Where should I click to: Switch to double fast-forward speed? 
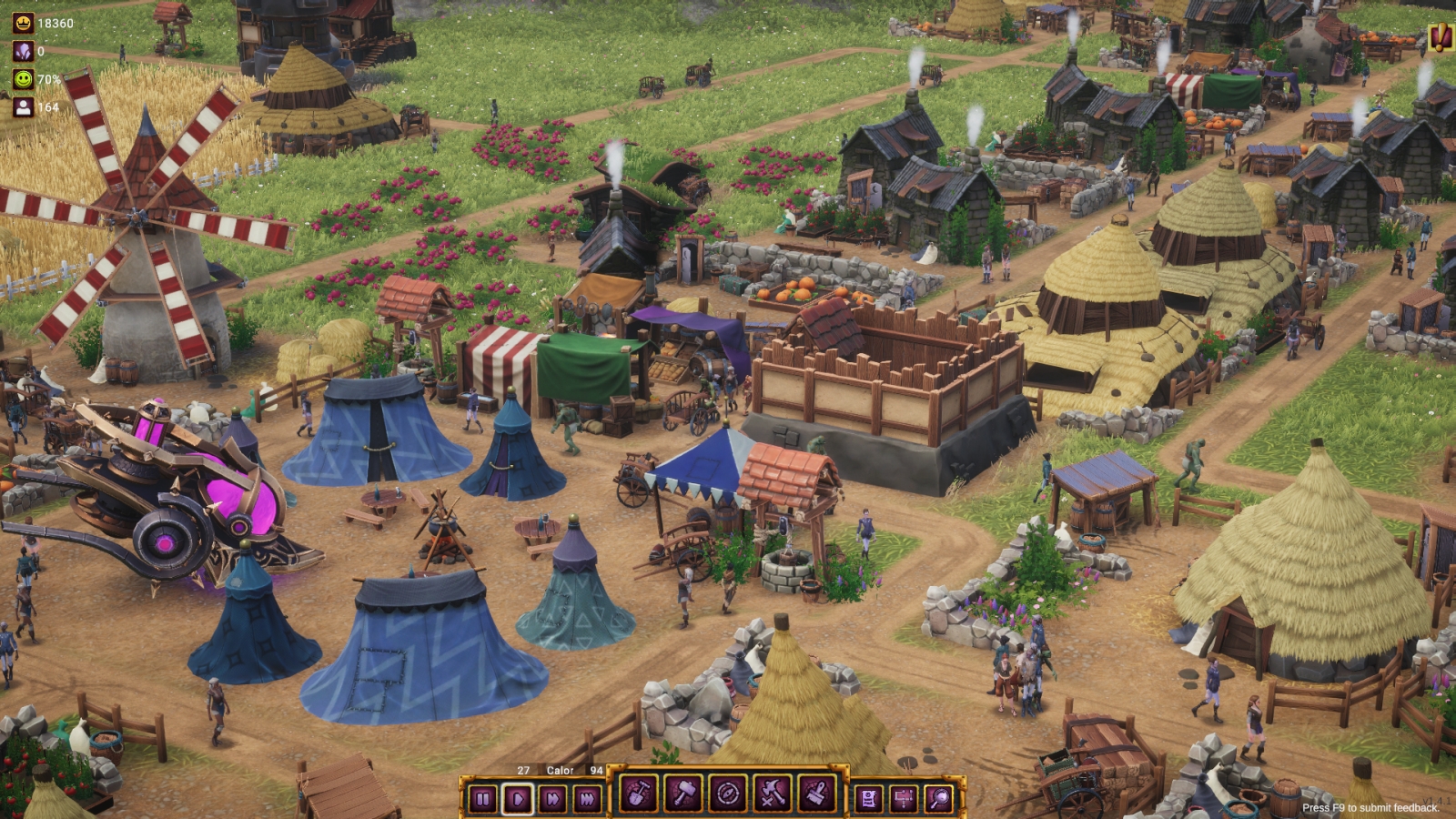[553, 799]
